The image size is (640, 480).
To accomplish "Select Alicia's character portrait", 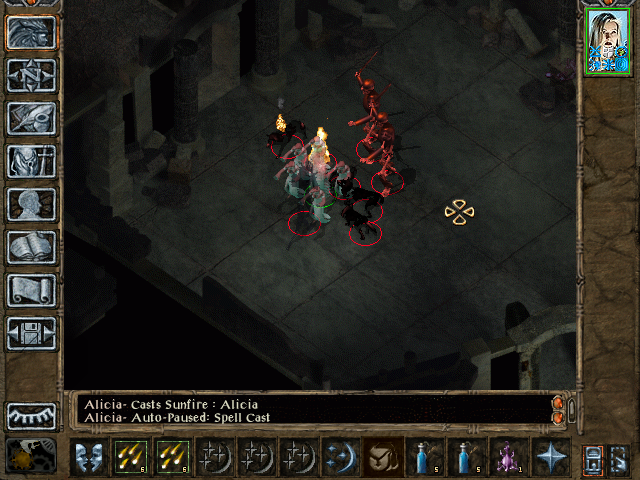I will tap(608, 44).
